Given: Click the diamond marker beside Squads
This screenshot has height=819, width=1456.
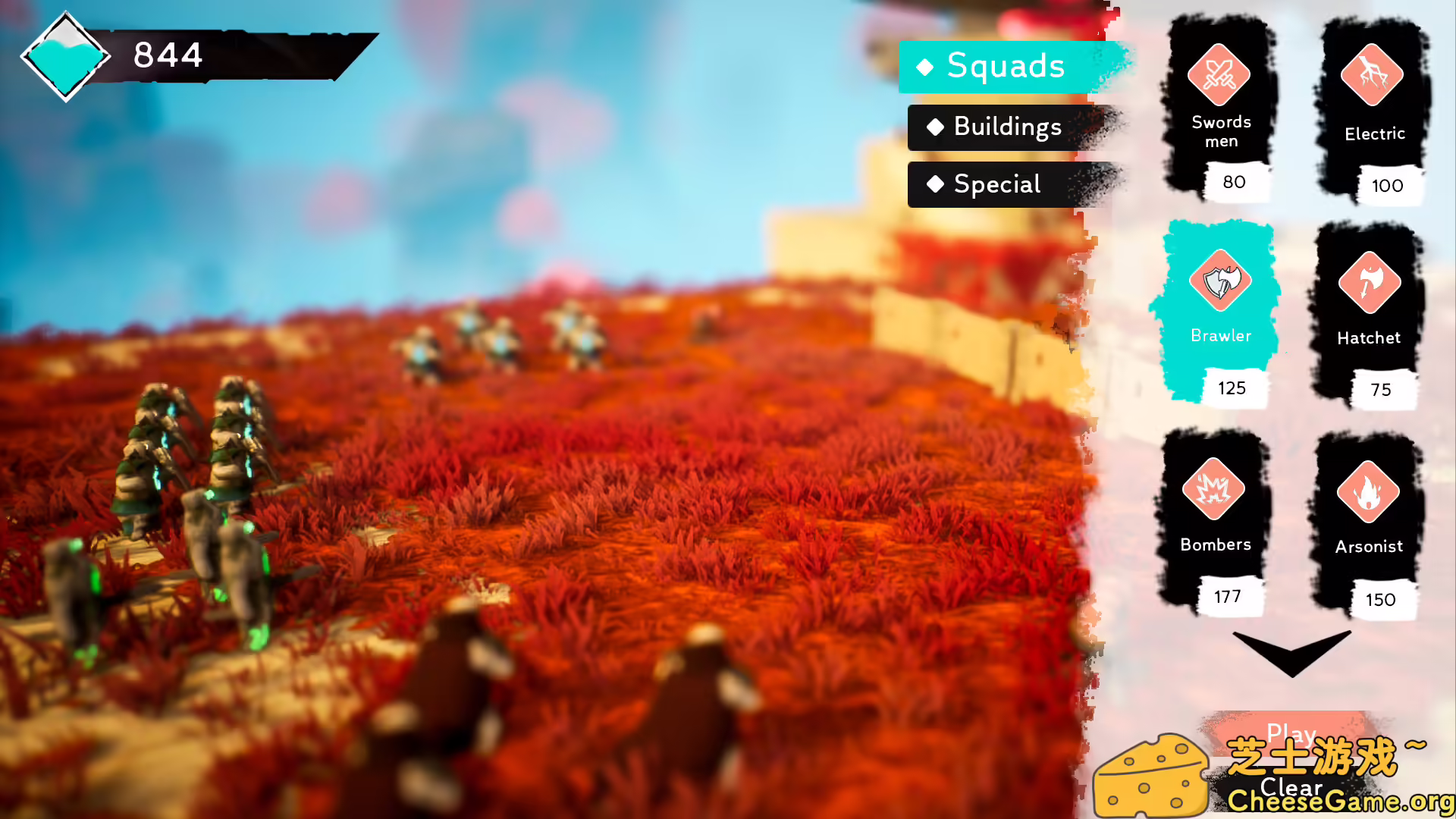Looking at the screenshot, I should coord(924,67).
